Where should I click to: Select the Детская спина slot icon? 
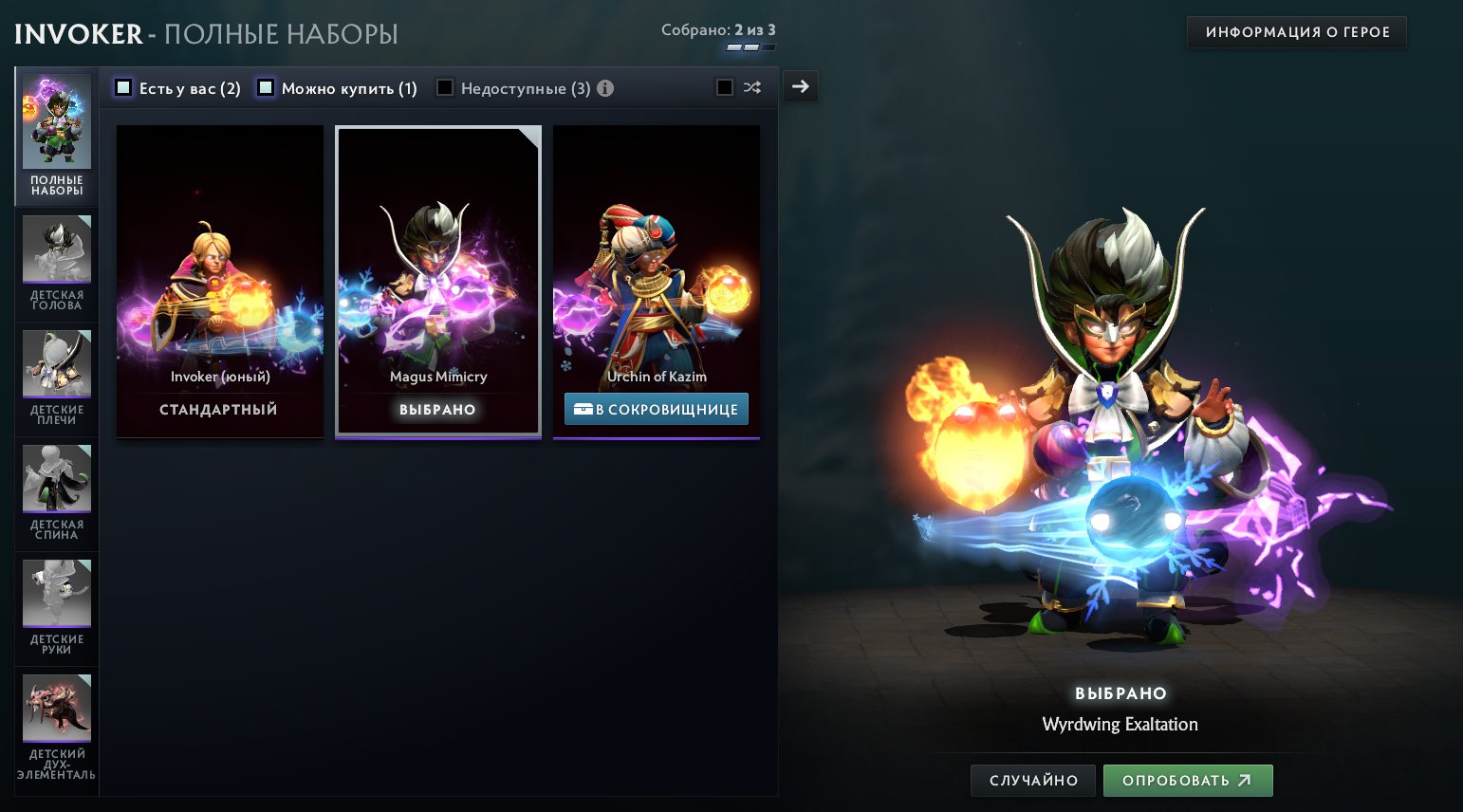pos(56,478)
